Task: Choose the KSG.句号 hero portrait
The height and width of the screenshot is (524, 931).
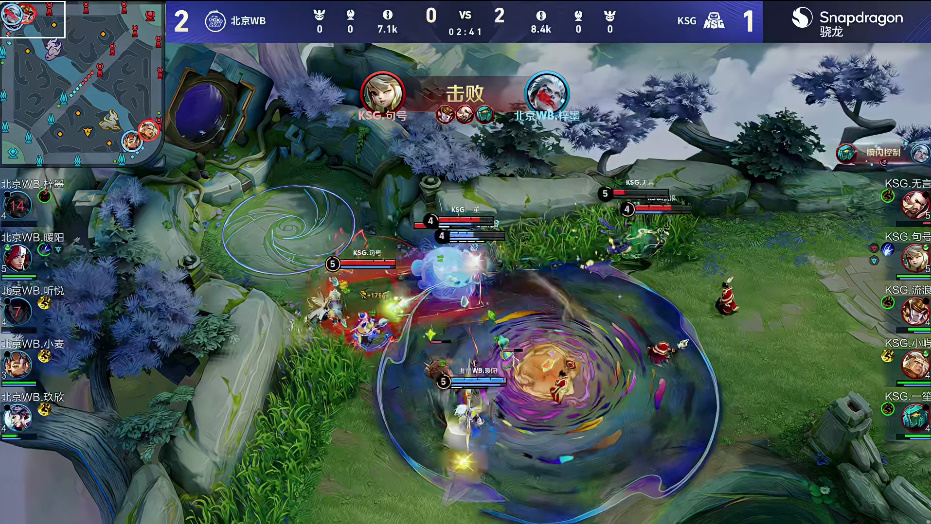Action: pos(915,258)
